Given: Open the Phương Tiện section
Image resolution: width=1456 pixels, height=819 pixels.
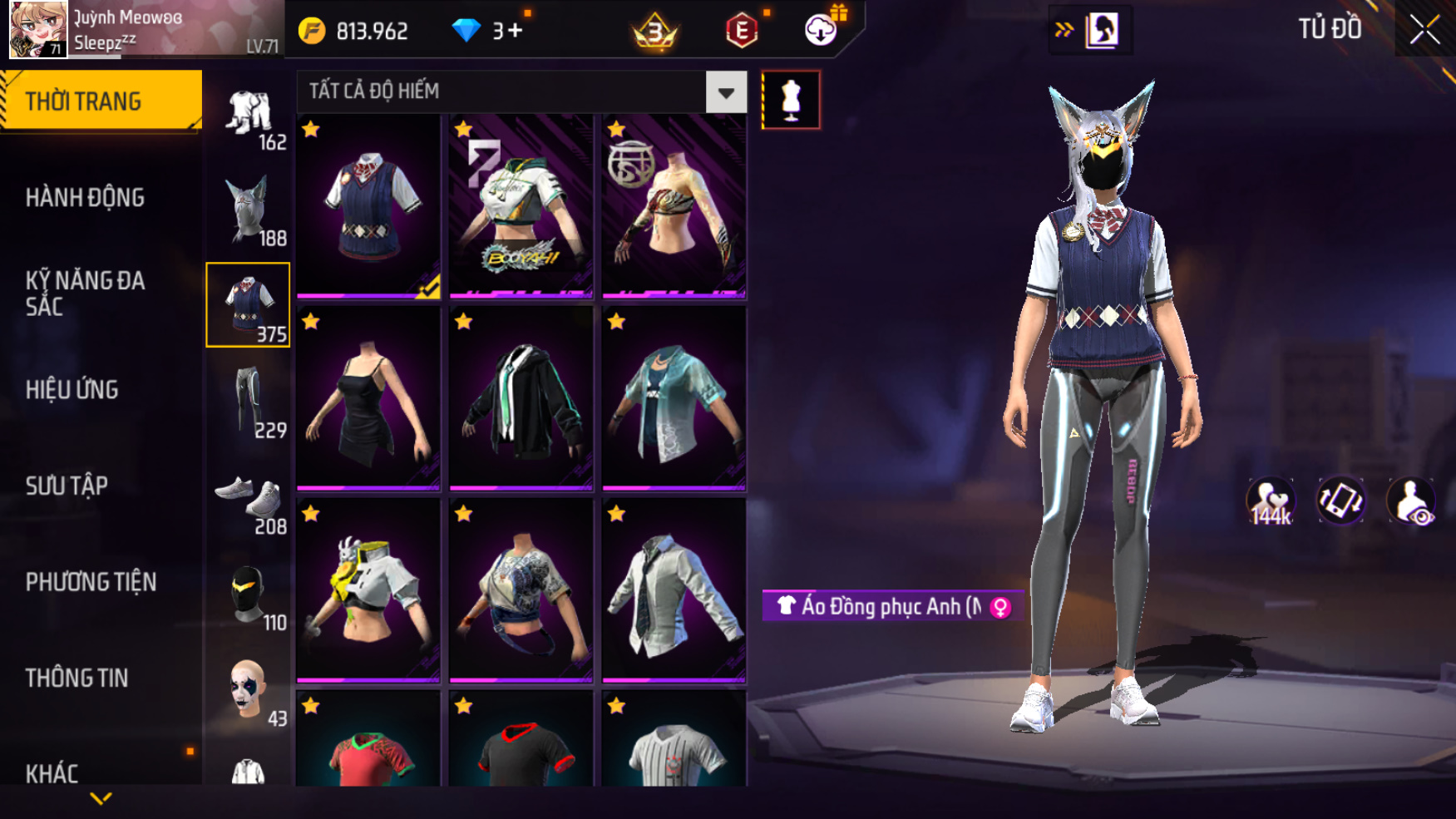Looking at the screenshot, I should (91, 582).
